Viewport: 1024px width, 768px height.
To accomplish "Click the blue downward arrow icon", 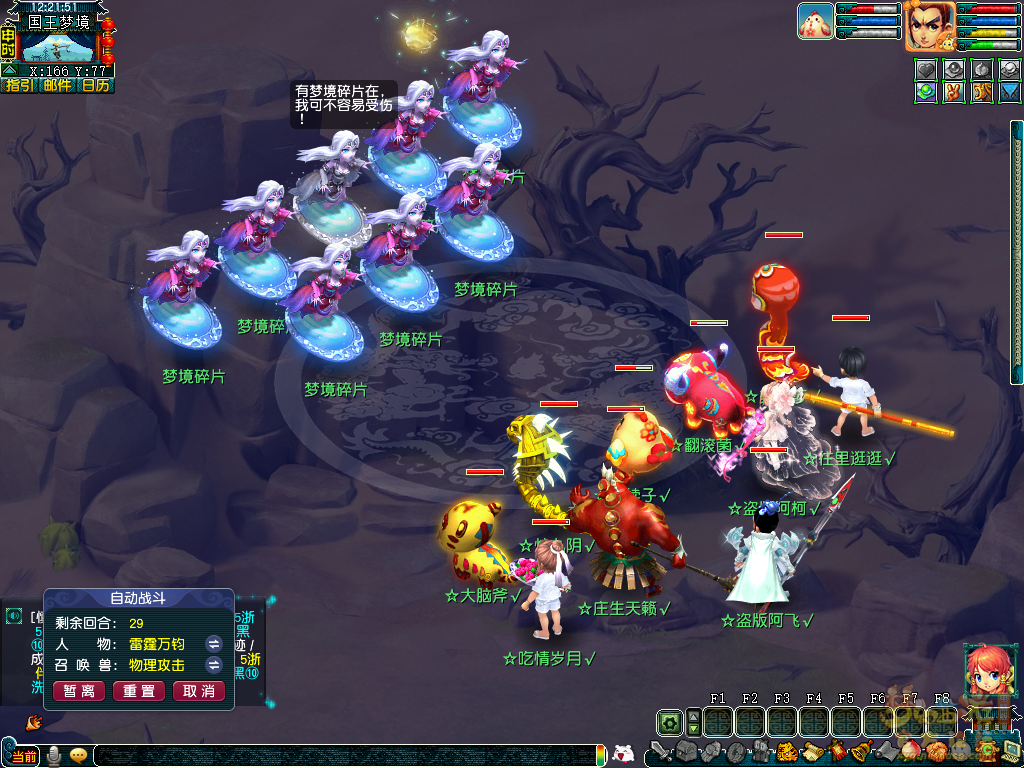I will [1010, 92].
